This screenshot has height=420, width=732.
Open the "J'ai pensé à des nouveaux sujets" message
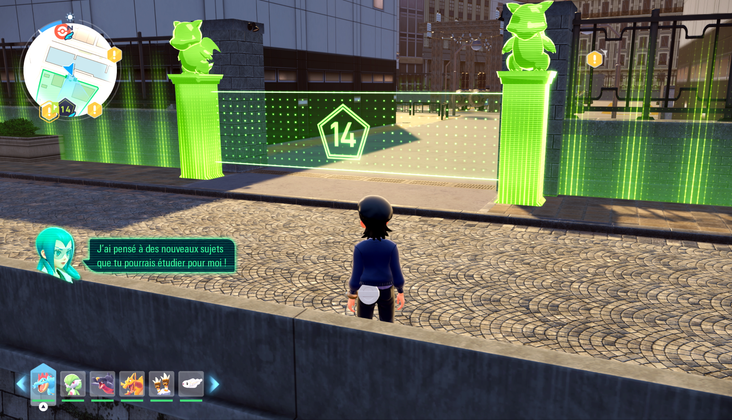[x=161, y=255]
